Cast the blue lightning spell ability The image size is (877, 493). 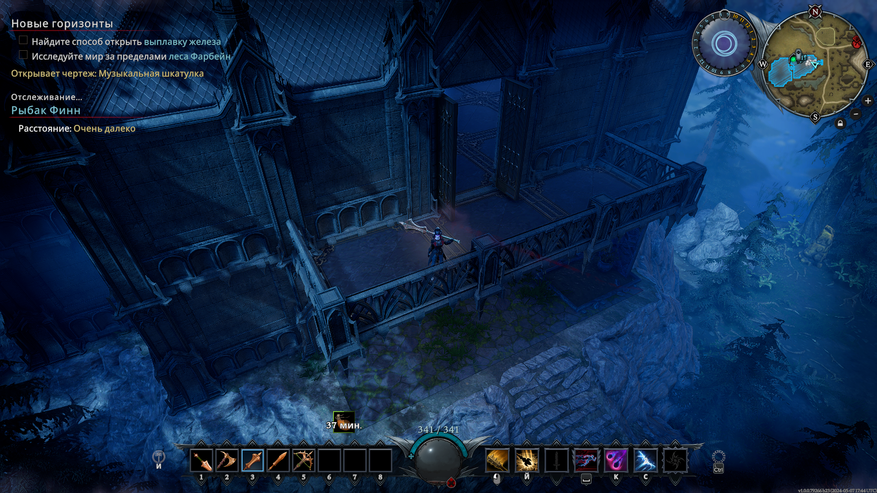coord(645,460)
